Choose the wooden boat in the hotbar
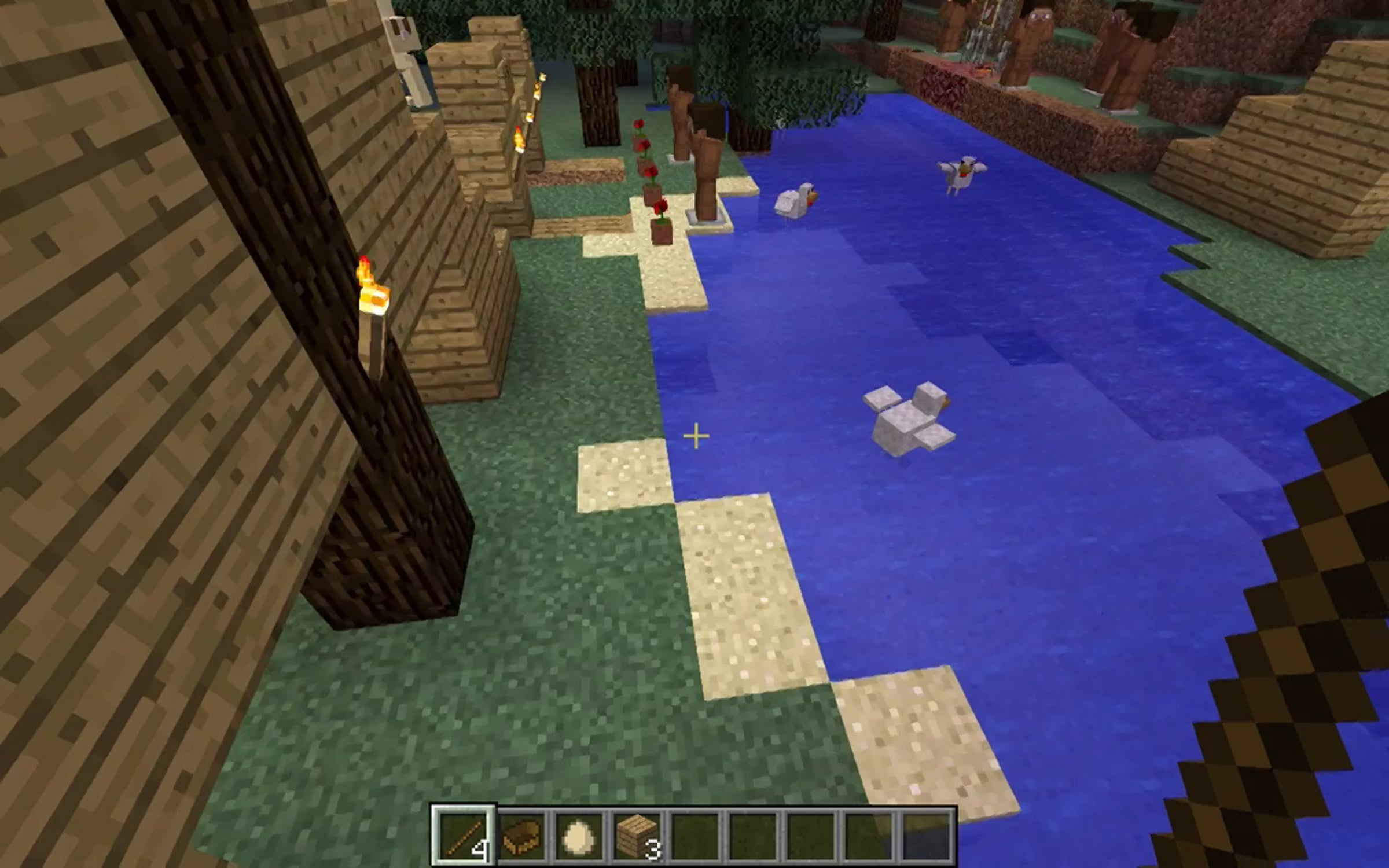 [521, 836]
